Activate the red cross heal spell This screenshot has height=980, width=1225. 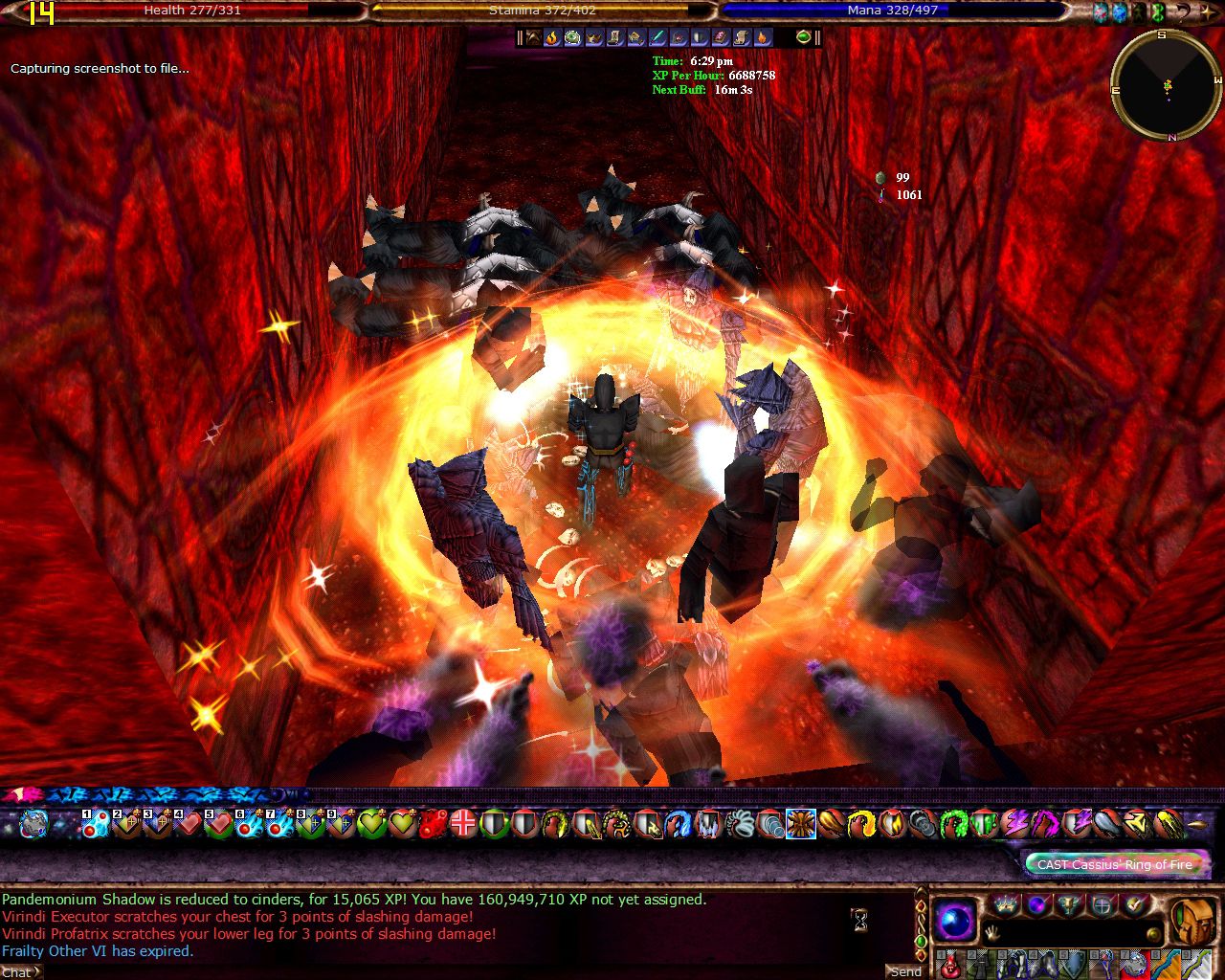463,823
